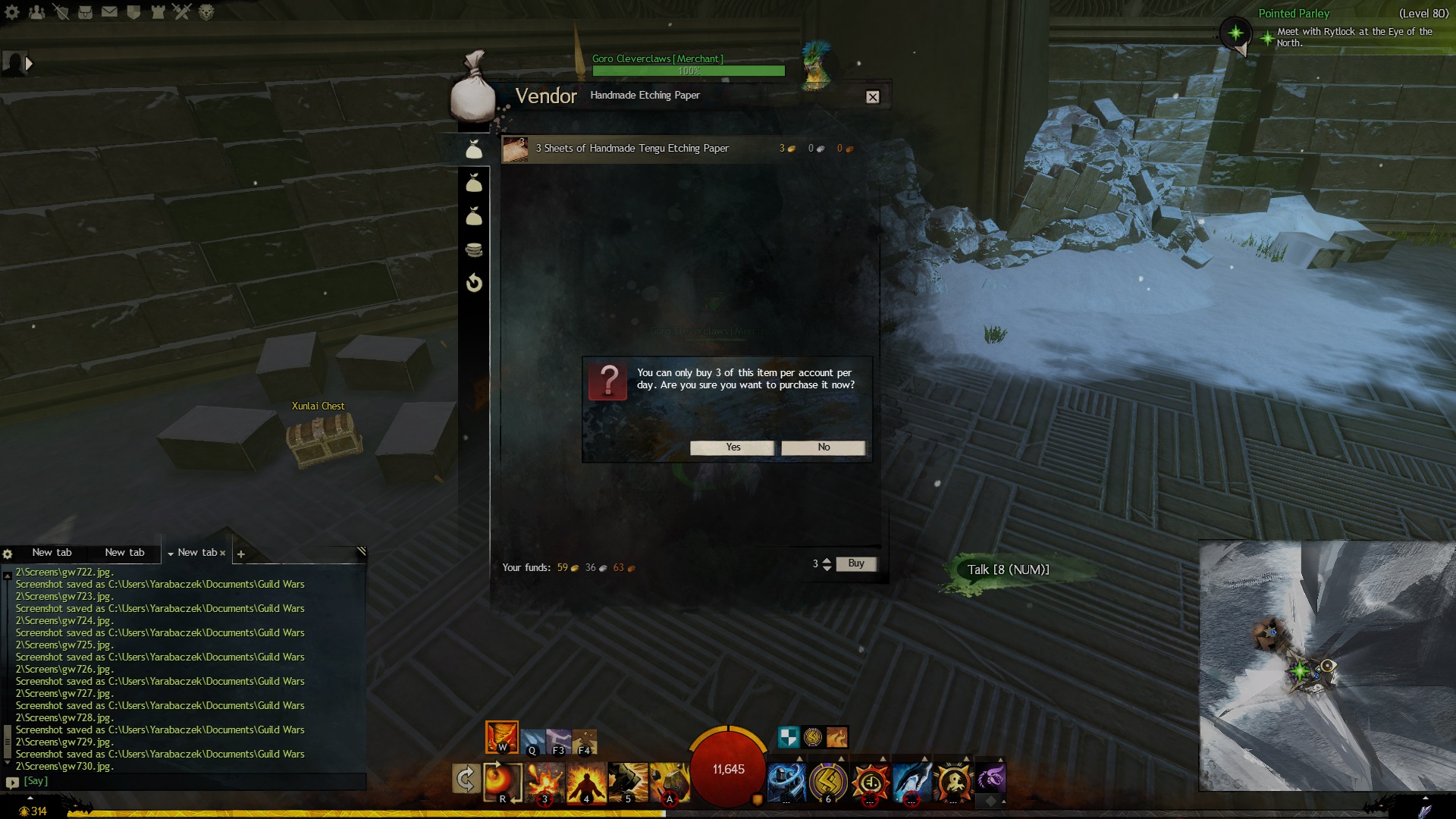Close the Vendor window

[873, 97]
